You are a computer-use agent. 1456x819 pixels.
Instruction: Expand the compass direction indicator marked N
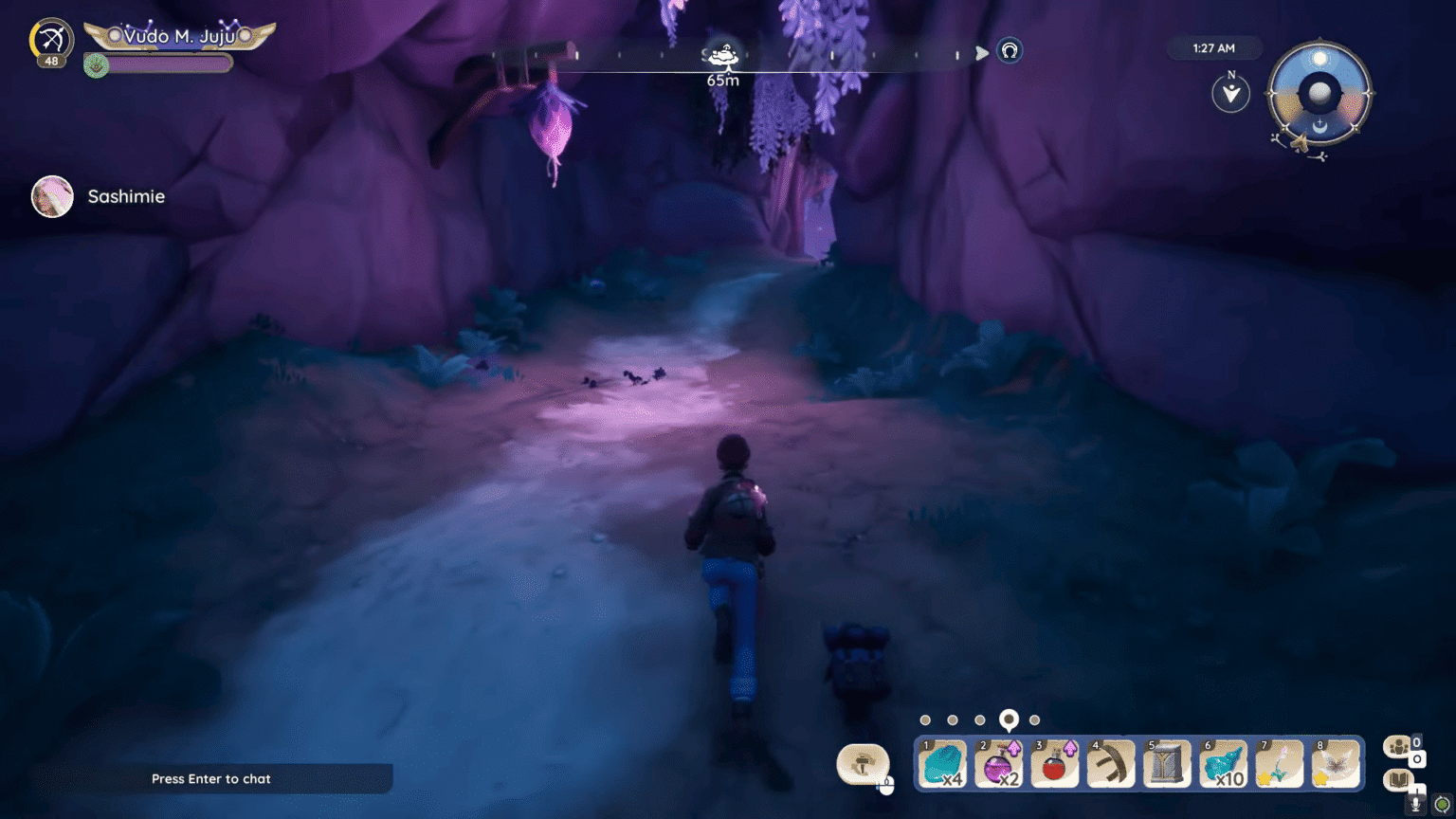[1230, 92]
